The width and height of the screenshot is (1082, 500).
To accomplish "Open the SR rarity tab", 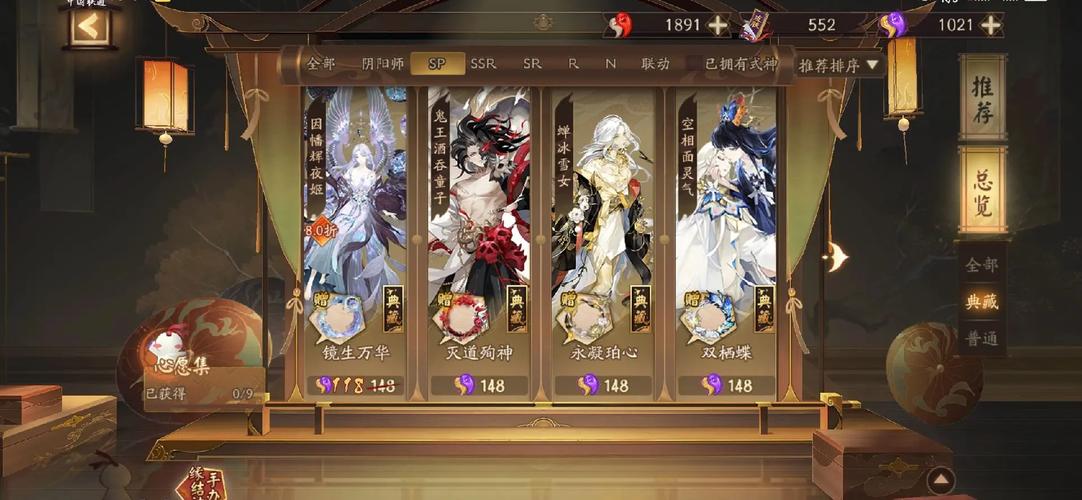I will click(532, 64).
